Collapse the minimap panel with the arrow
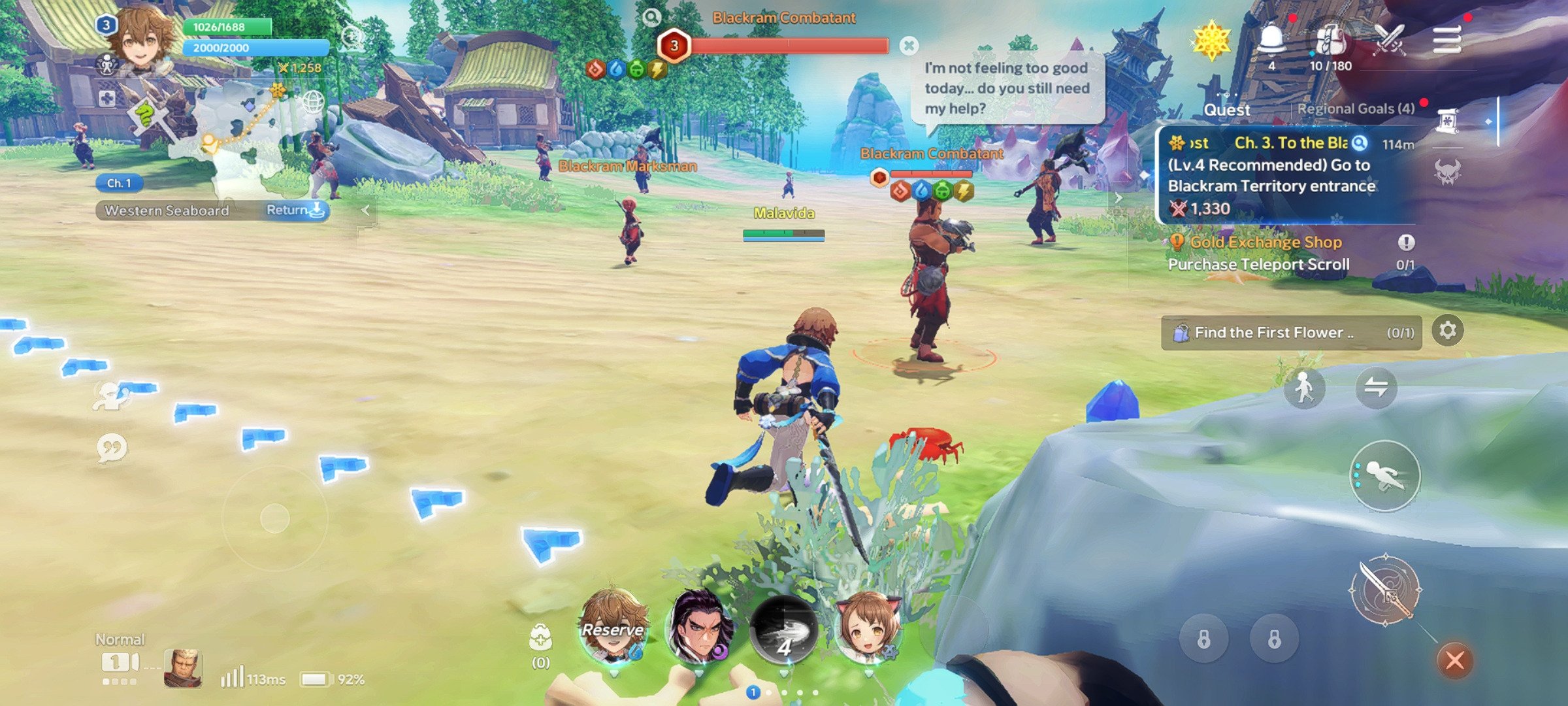Screen dimensions: 1568x706 366,210
